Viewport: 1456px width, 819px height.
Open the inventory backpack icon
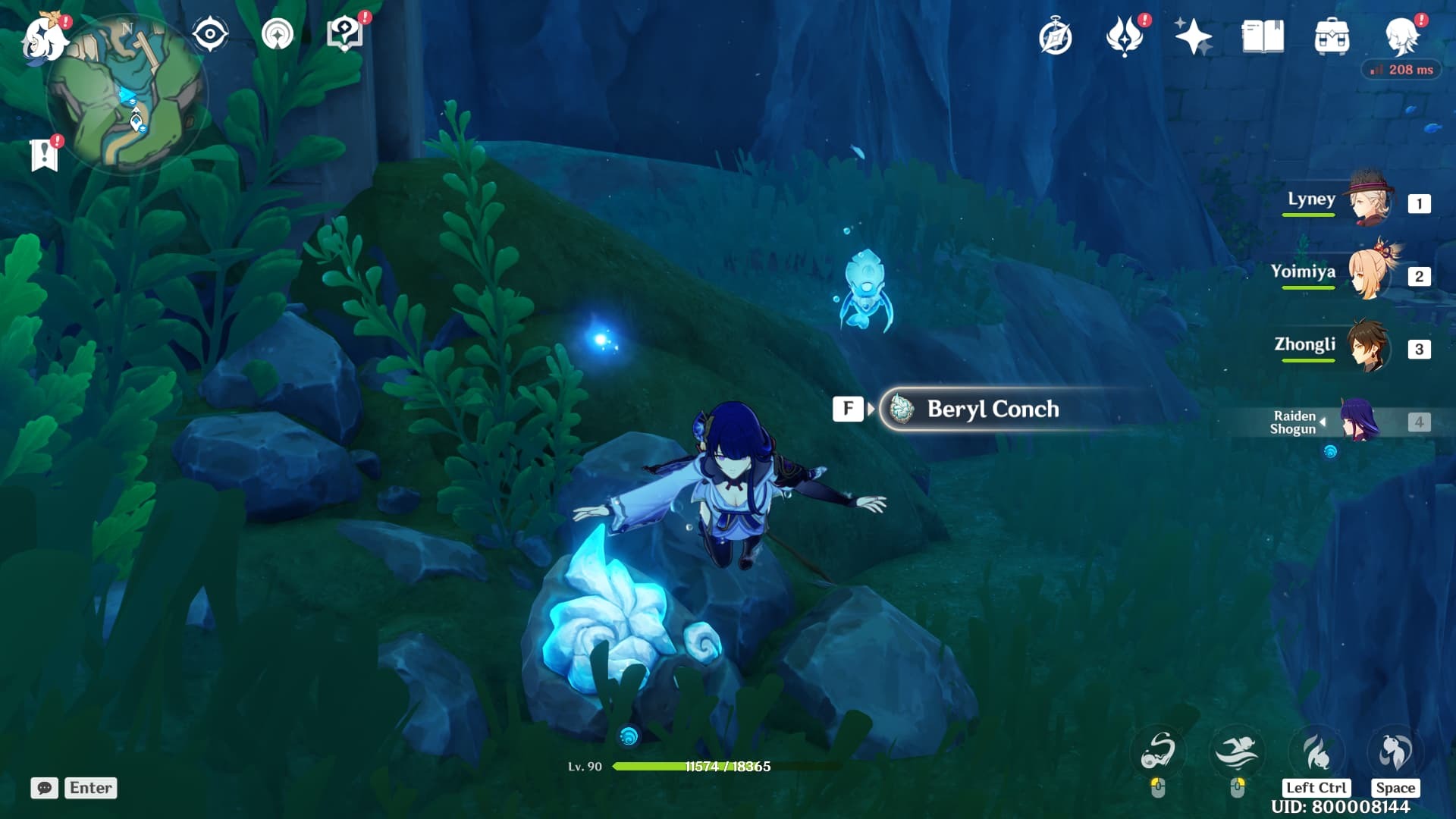(x=1332, y=36)
